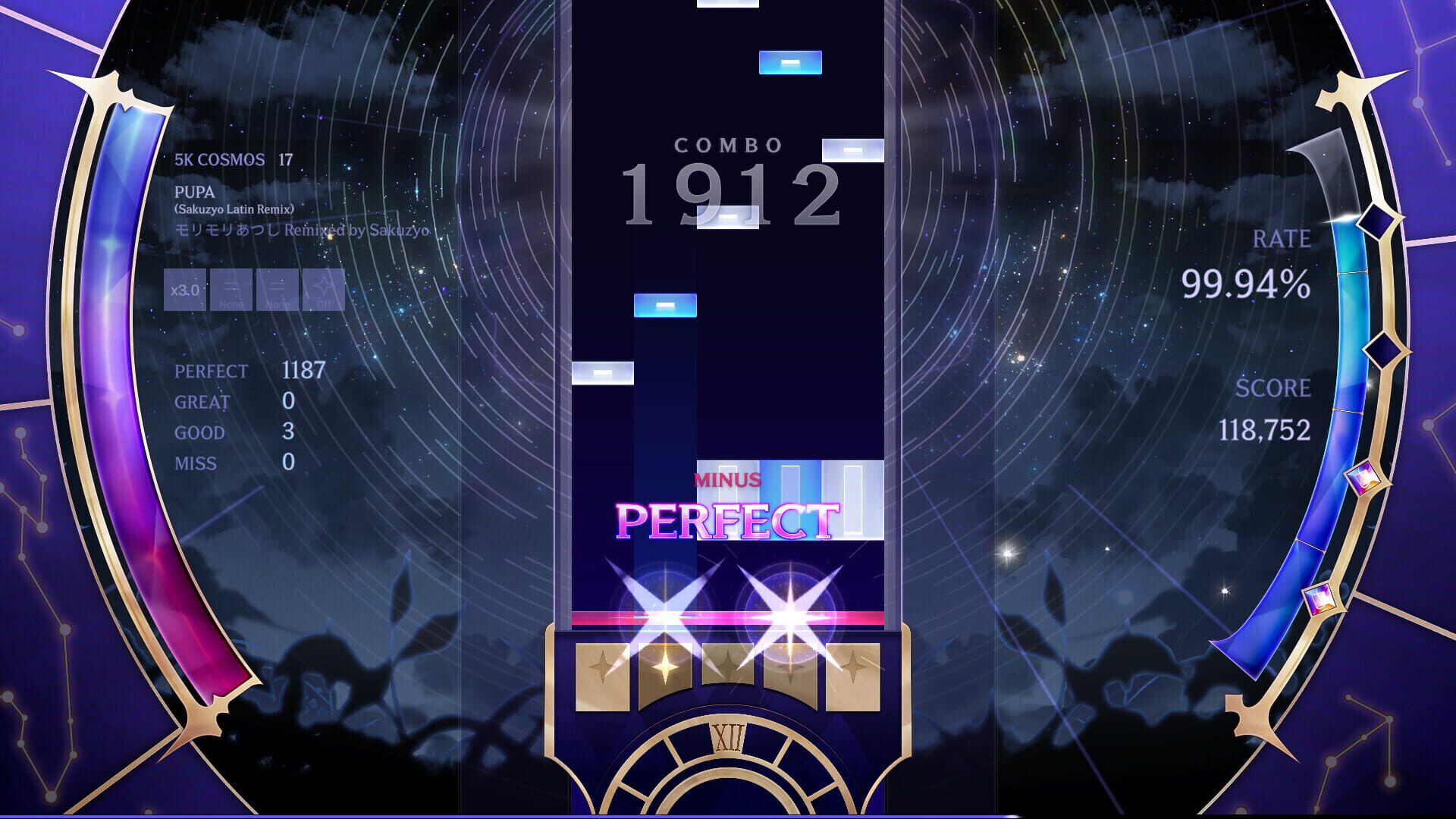This screenshot has width=1456, height=819.
Task: Open the PERFECT judgment count details
Action: (250, 371)
